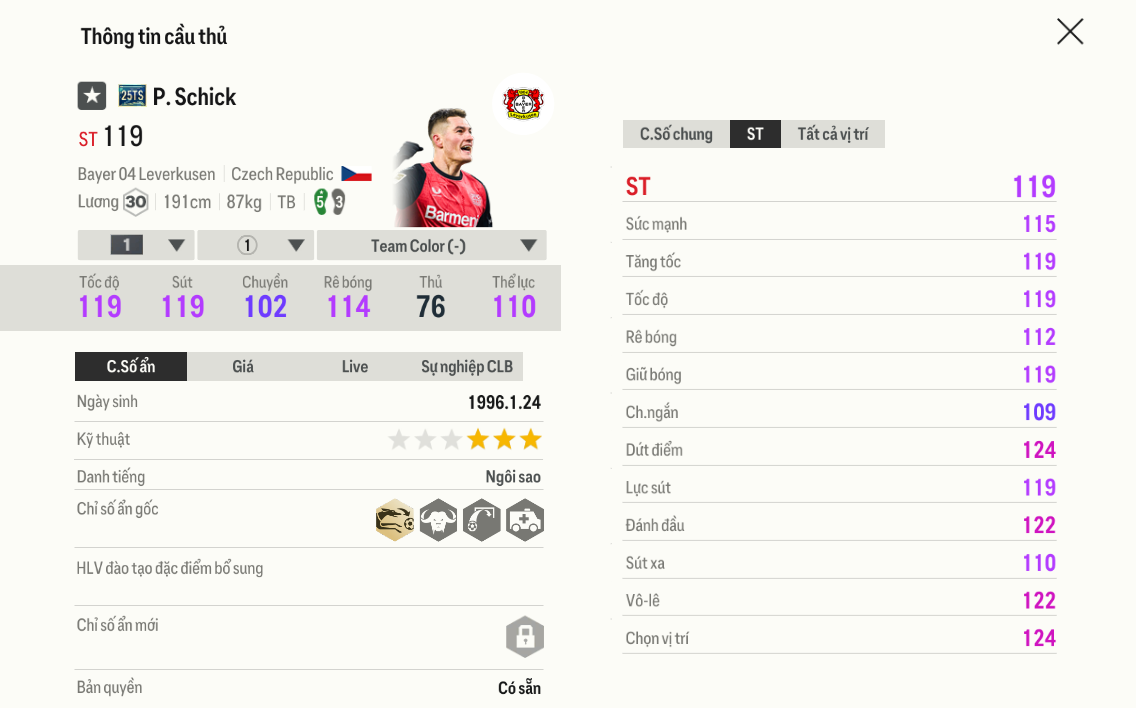Click the gold cheetah hidden trait icon
The image size is (1136, 708).
coord(395,520)
